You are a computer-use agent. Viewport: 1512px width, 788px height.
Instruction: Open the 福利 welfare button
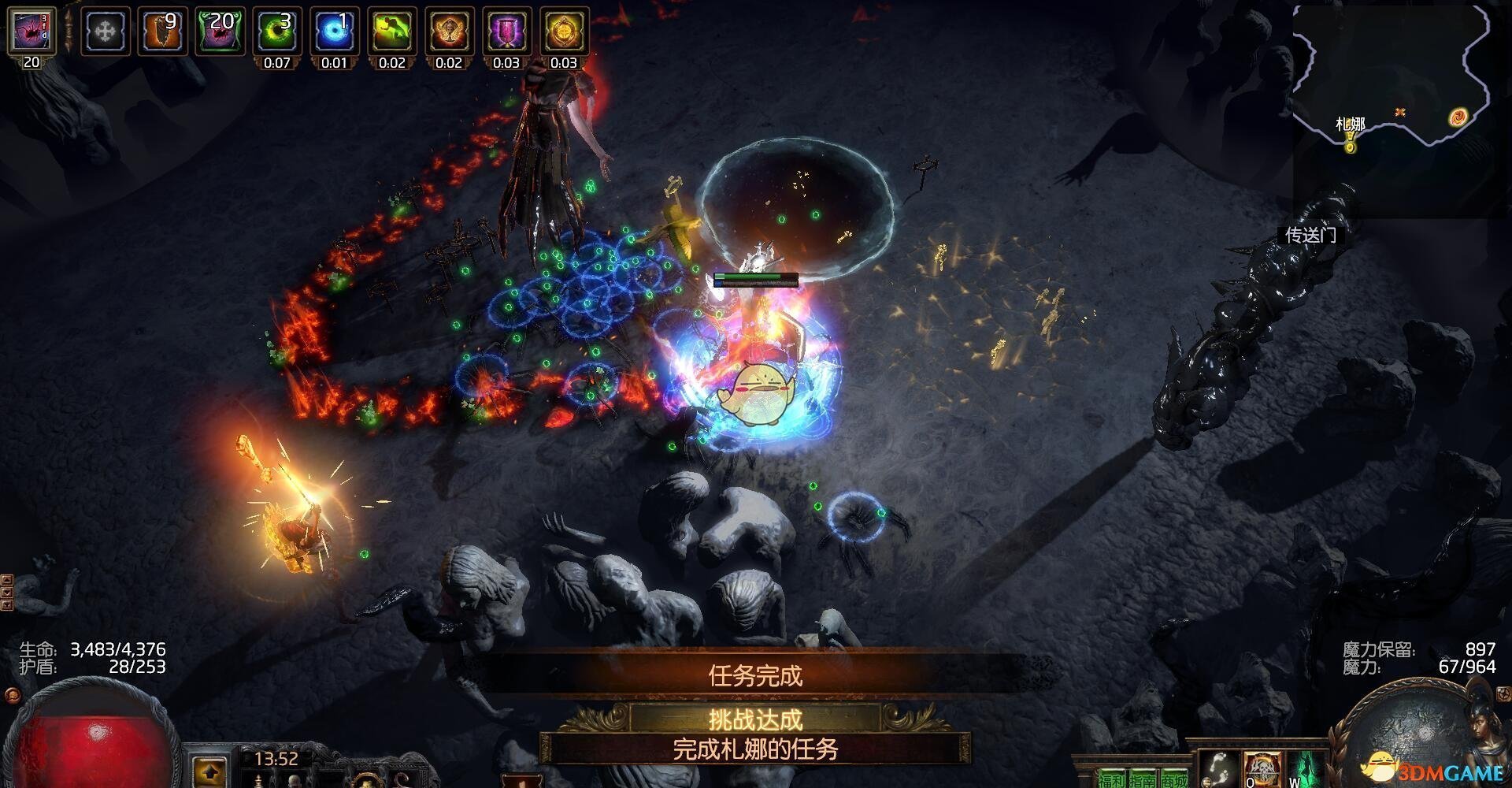pyautogui.click(x=1112, y=779)
